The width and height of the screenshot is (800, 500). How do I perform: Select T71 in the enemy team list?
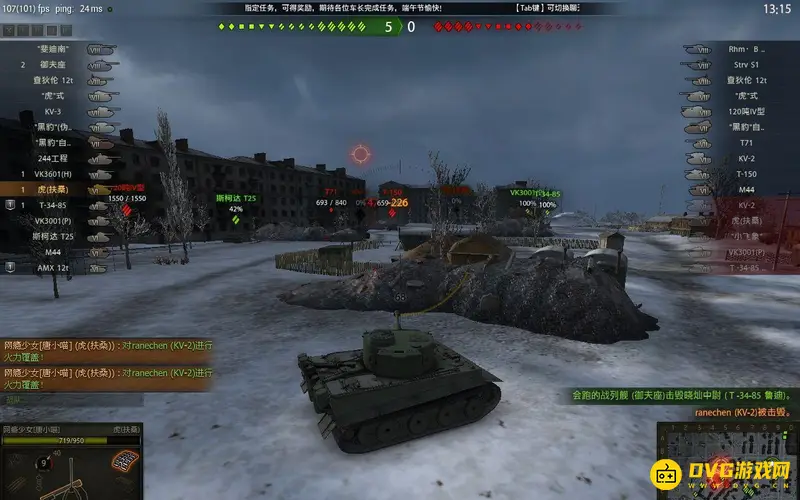coord(745,143)
